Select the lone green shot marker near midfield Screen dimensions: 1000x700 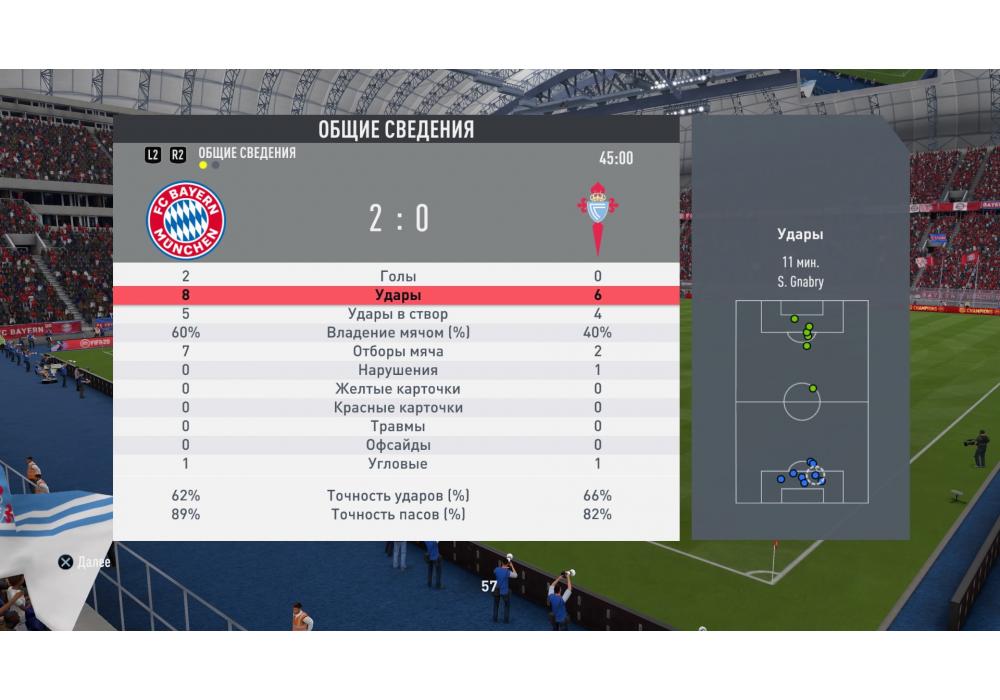coord(813,388)
